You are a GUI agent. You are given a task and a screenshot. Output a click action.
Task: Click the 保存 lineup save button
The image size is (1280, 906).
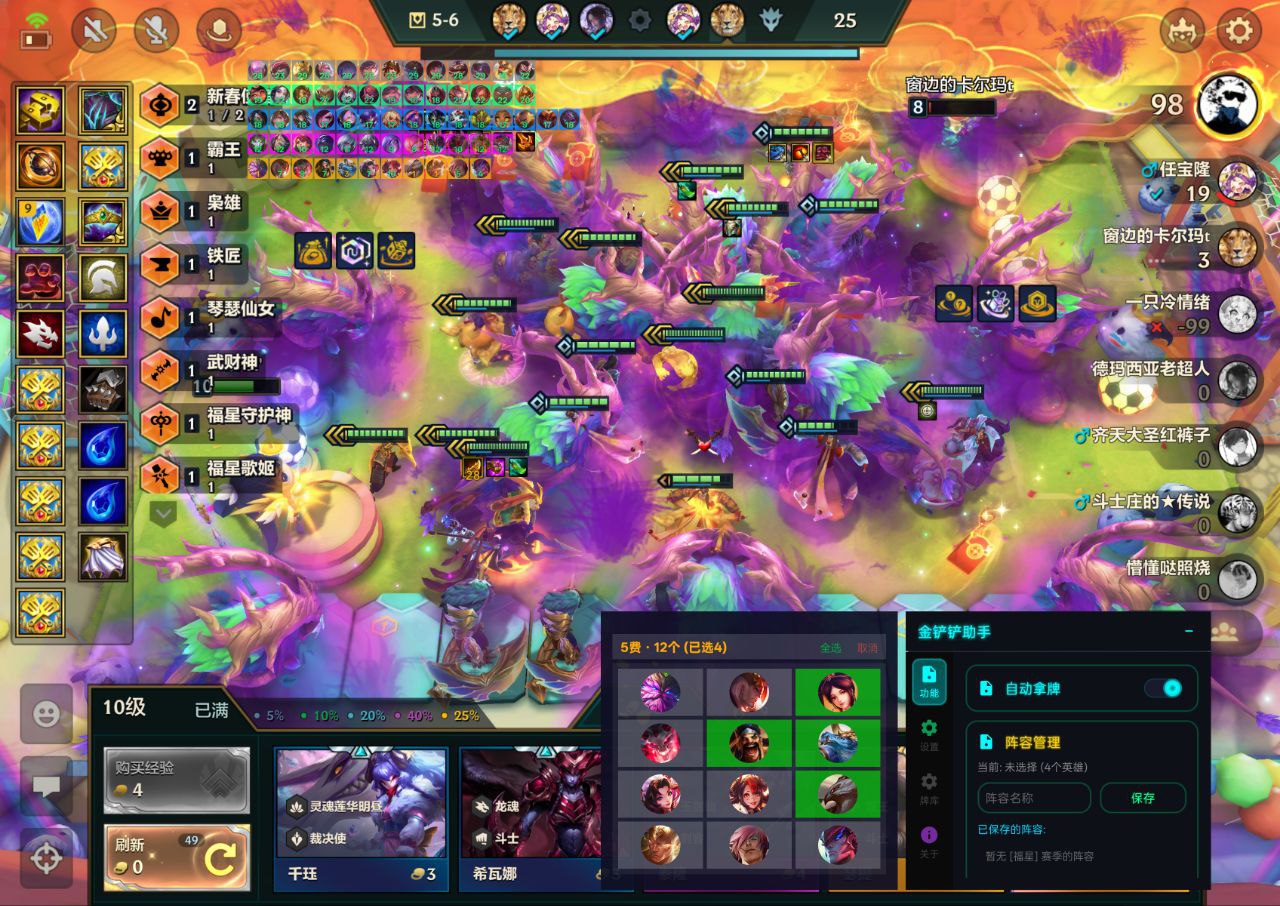pyautogui.click(x=1142, y=798)
